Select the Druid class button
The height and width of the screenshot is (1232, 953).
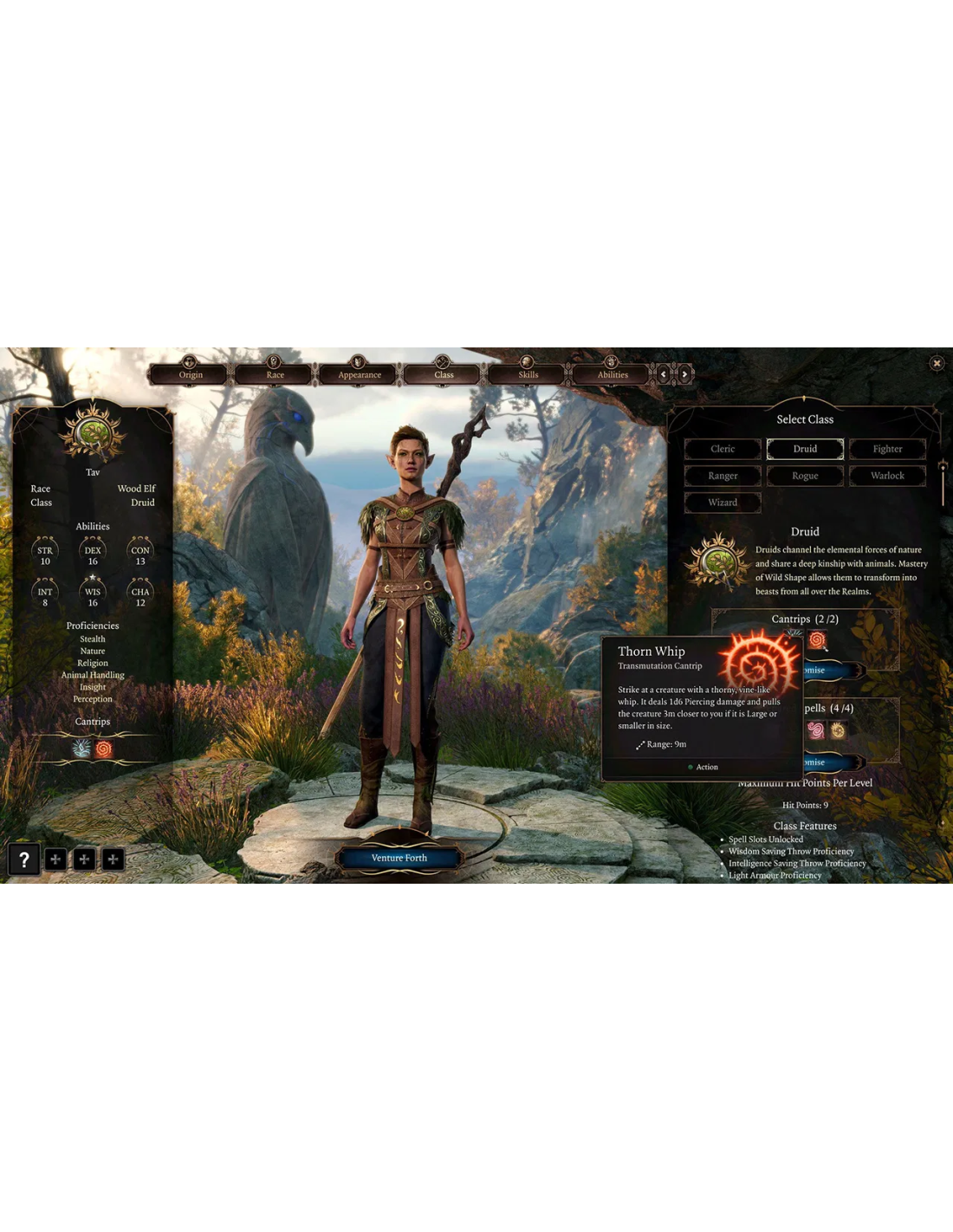click(x=805, y=449)
